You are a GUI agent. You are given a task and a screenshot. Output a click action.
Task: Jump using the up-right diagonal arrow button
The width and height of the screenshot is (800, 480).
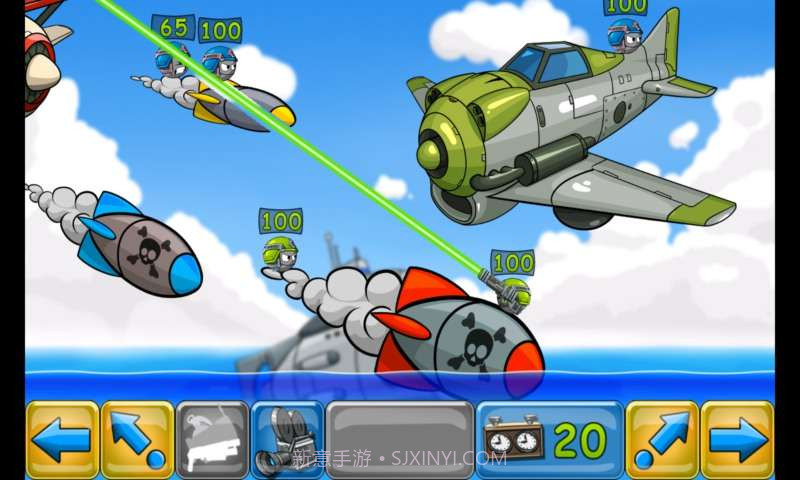(662, 439)
